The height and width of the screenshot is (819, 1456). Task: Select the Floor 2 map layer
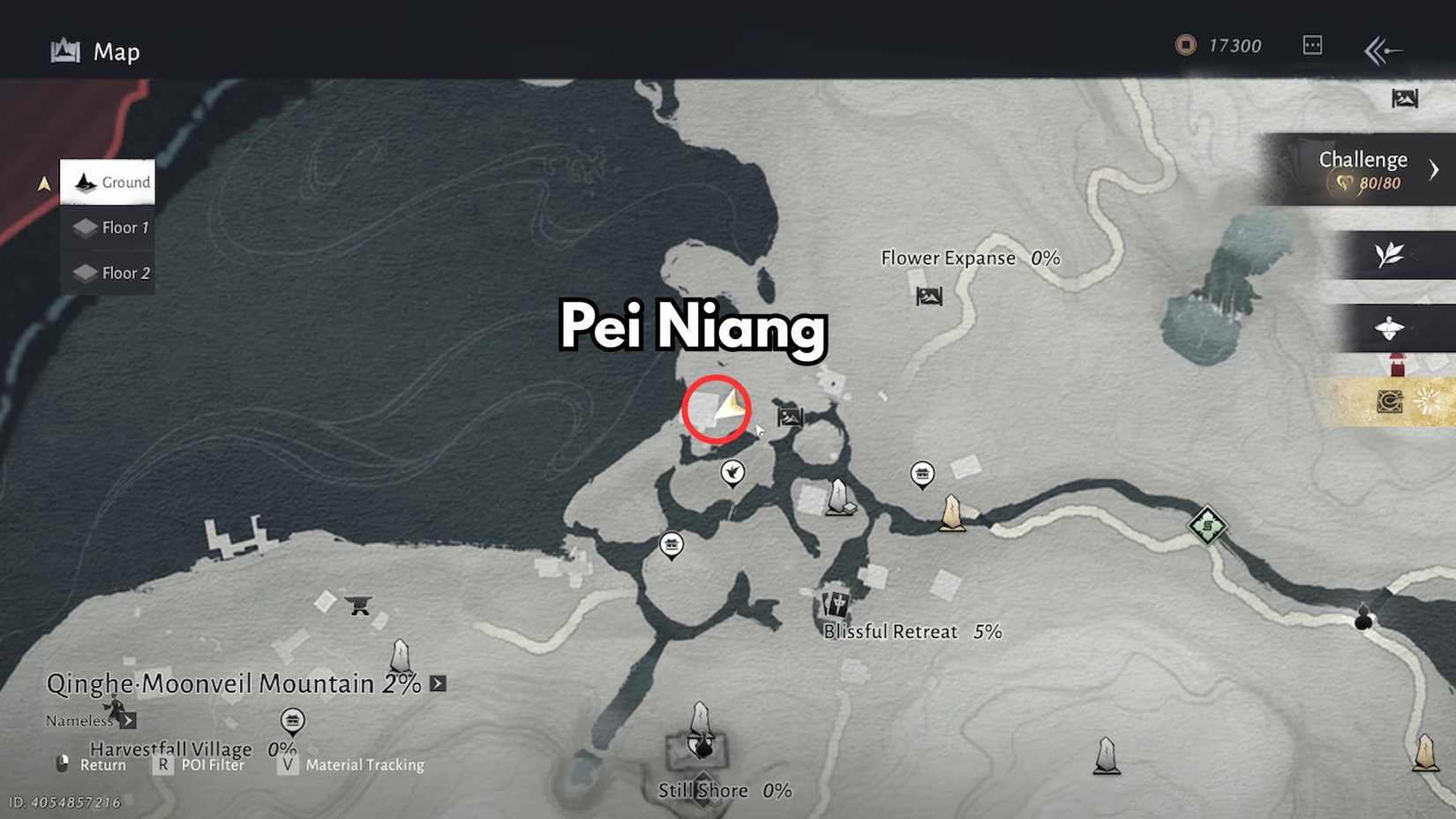[x=108, y=273]
